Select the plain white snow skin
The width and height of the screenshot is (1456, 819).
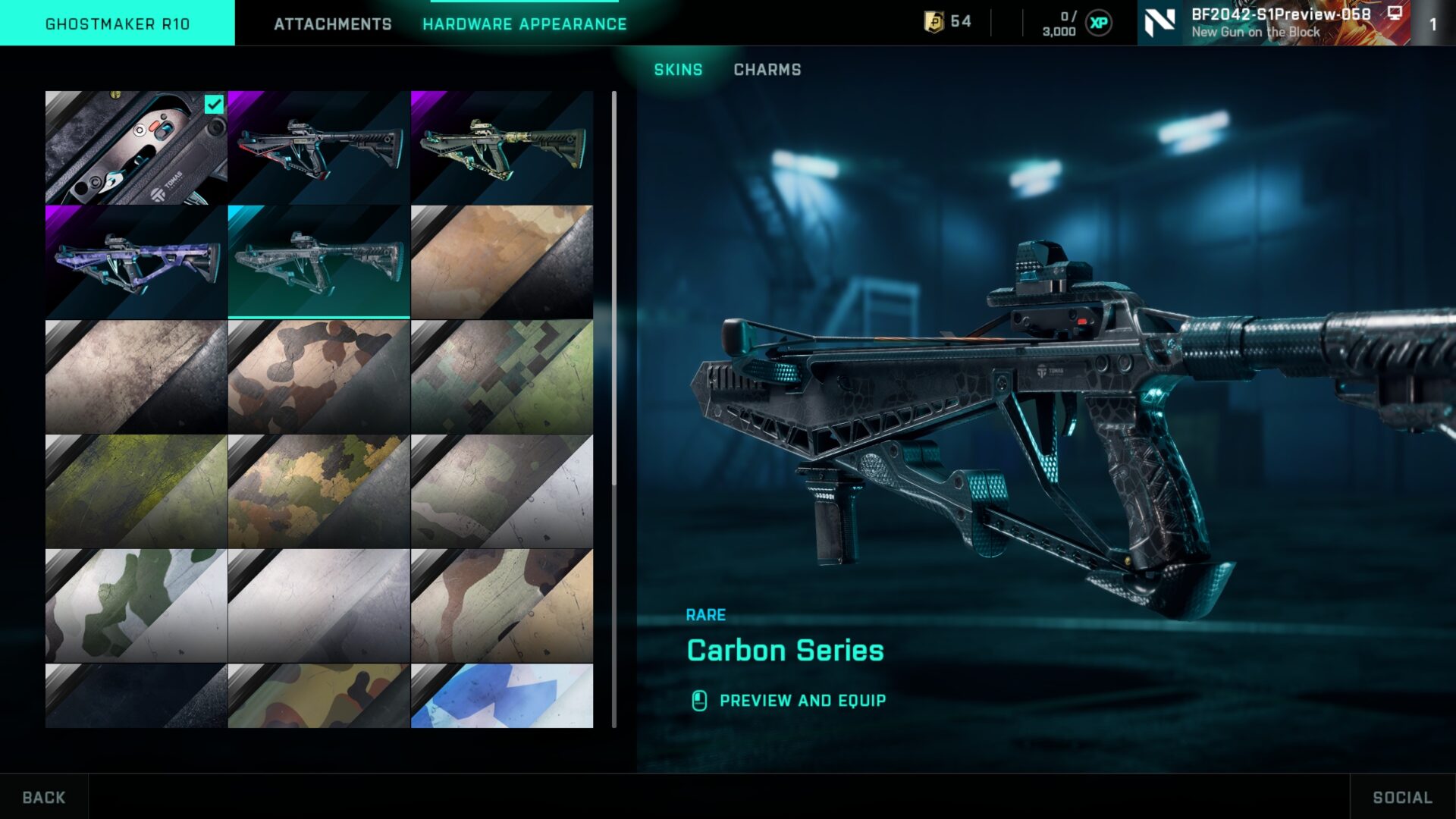[318, 606]
